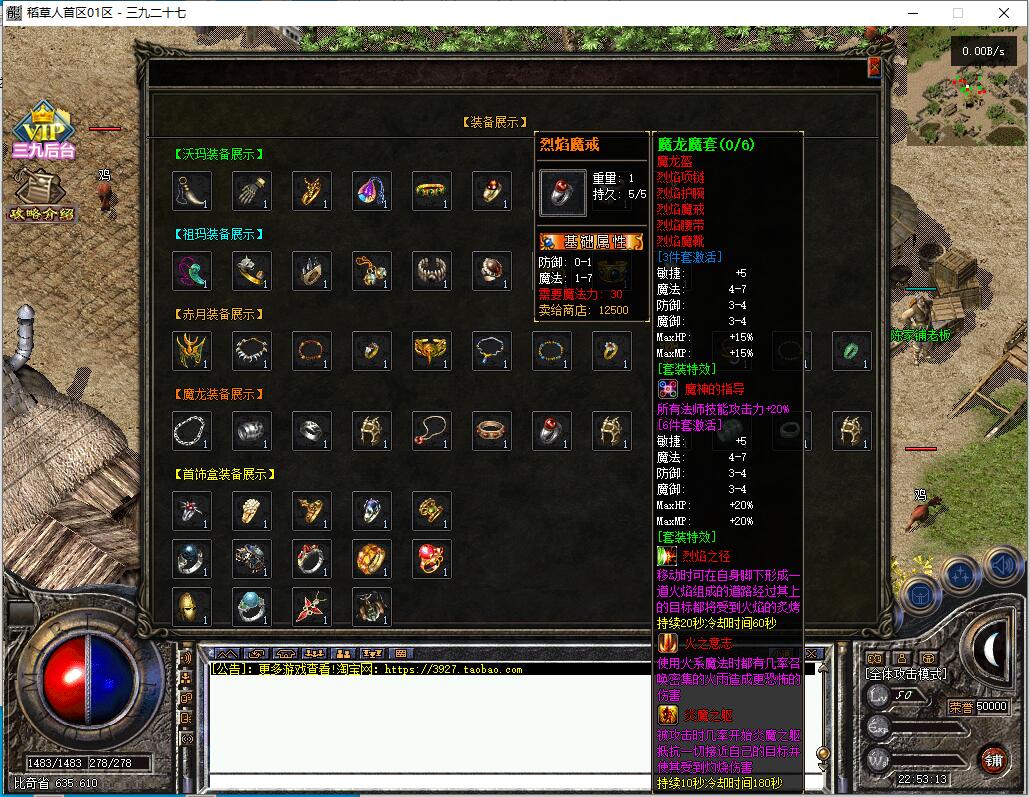
Task: Select the spiked bone bracelet in Zuma row
Action: 431,271
